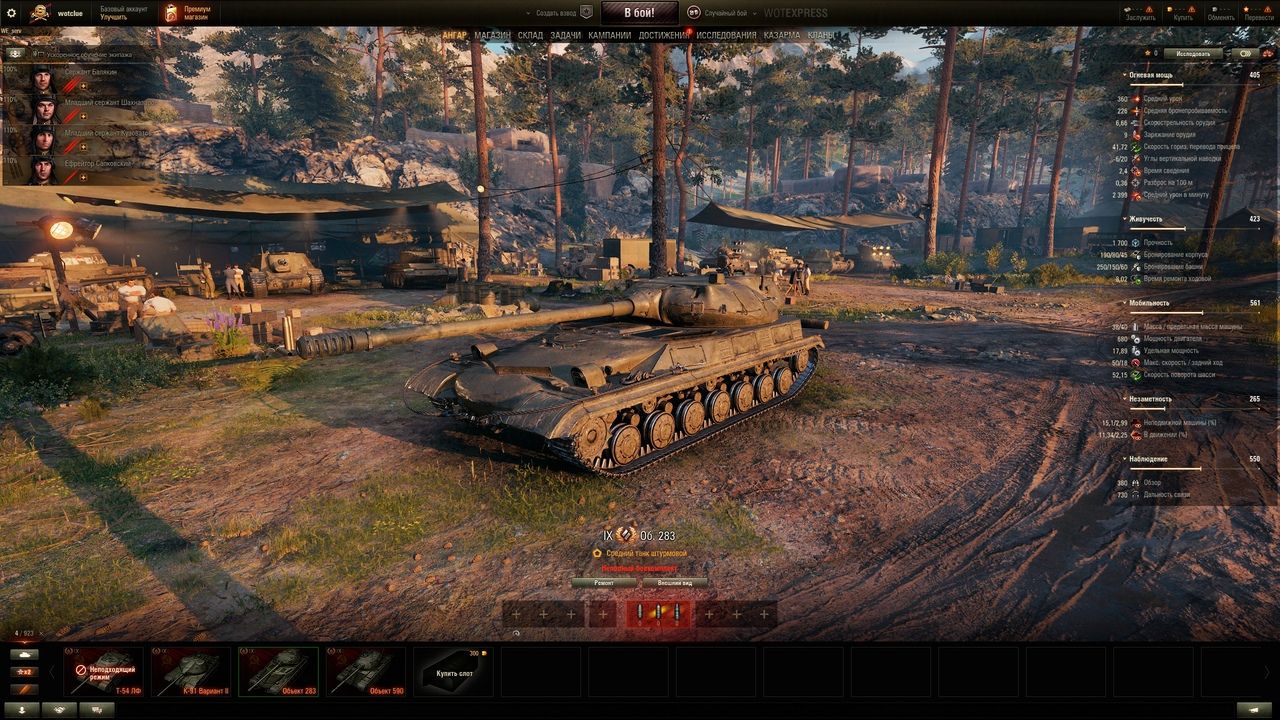Open the Премиум магазин

(188, 13)
